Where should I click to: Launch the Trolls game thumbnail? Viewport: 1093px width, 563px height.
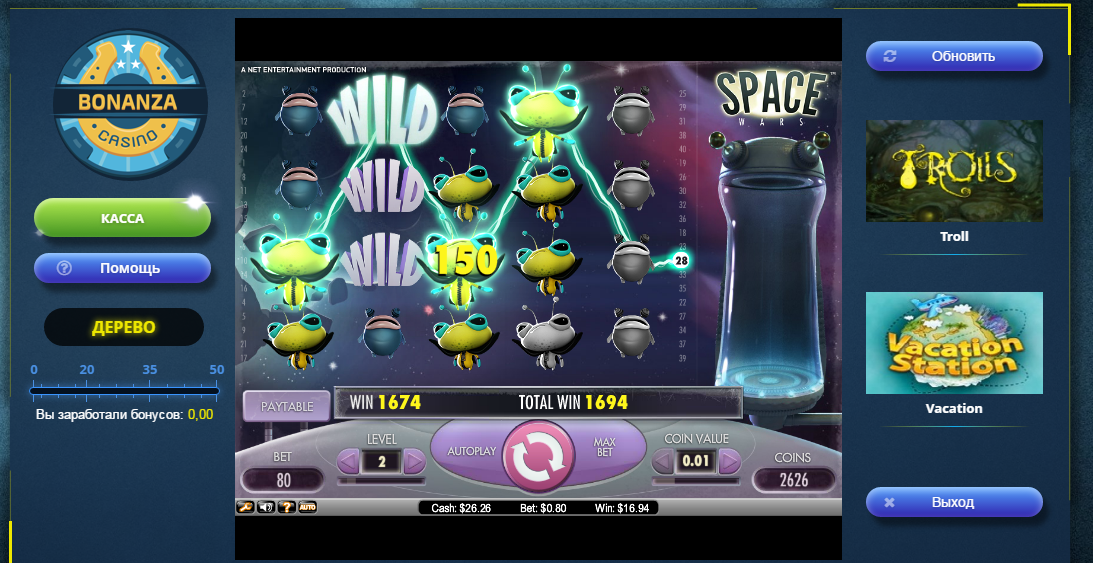[x=954, y=171]
